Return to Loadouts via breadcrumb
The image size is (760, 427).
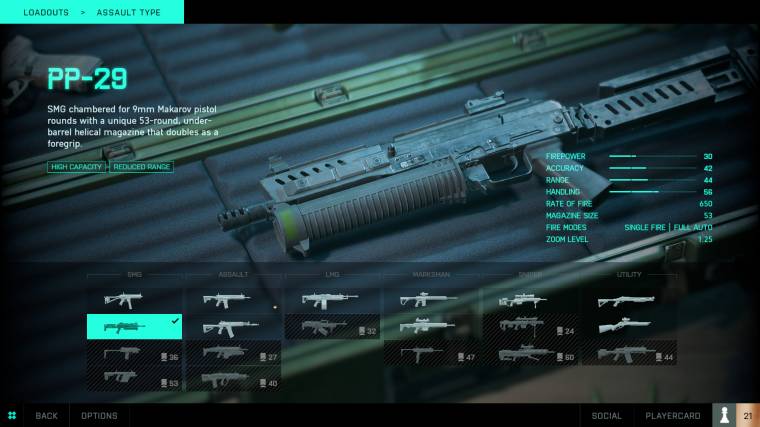(45, 12)
